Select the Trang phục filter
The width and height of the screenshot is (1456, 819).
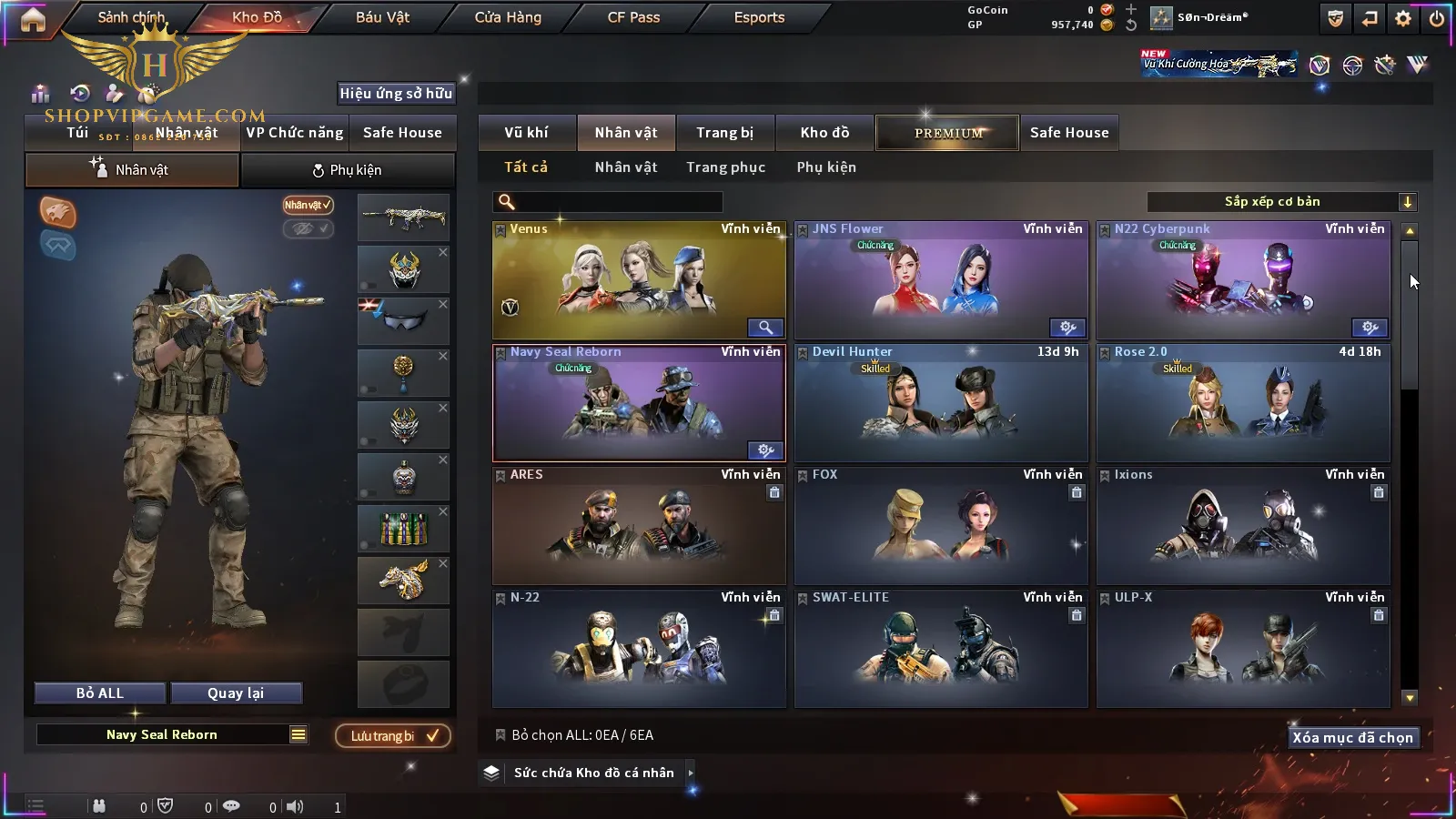click(725, 167)
